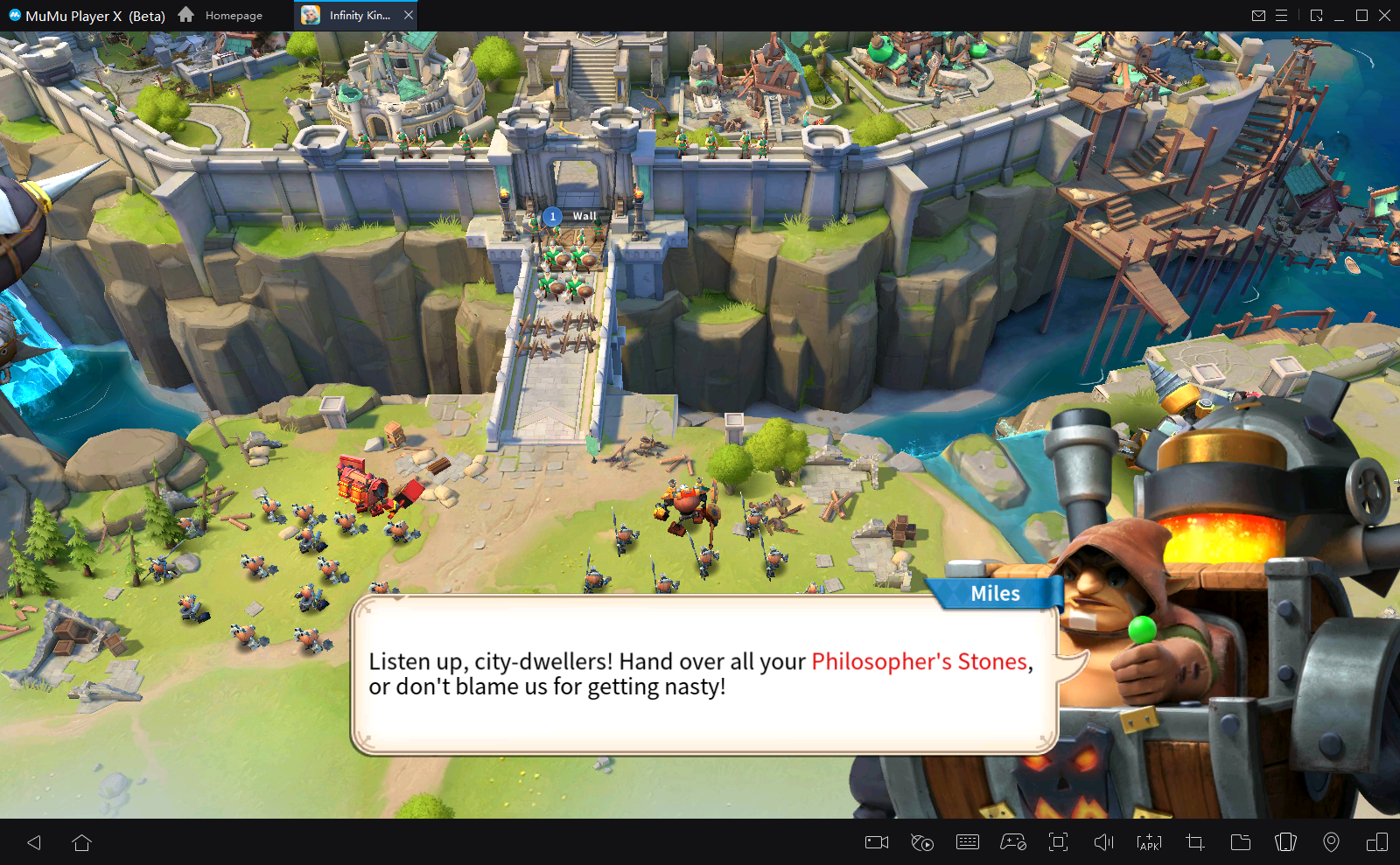Launch the Multi-Instance manager
1400x865 pixels.
pyautogui.click(x=1377, y=842)
